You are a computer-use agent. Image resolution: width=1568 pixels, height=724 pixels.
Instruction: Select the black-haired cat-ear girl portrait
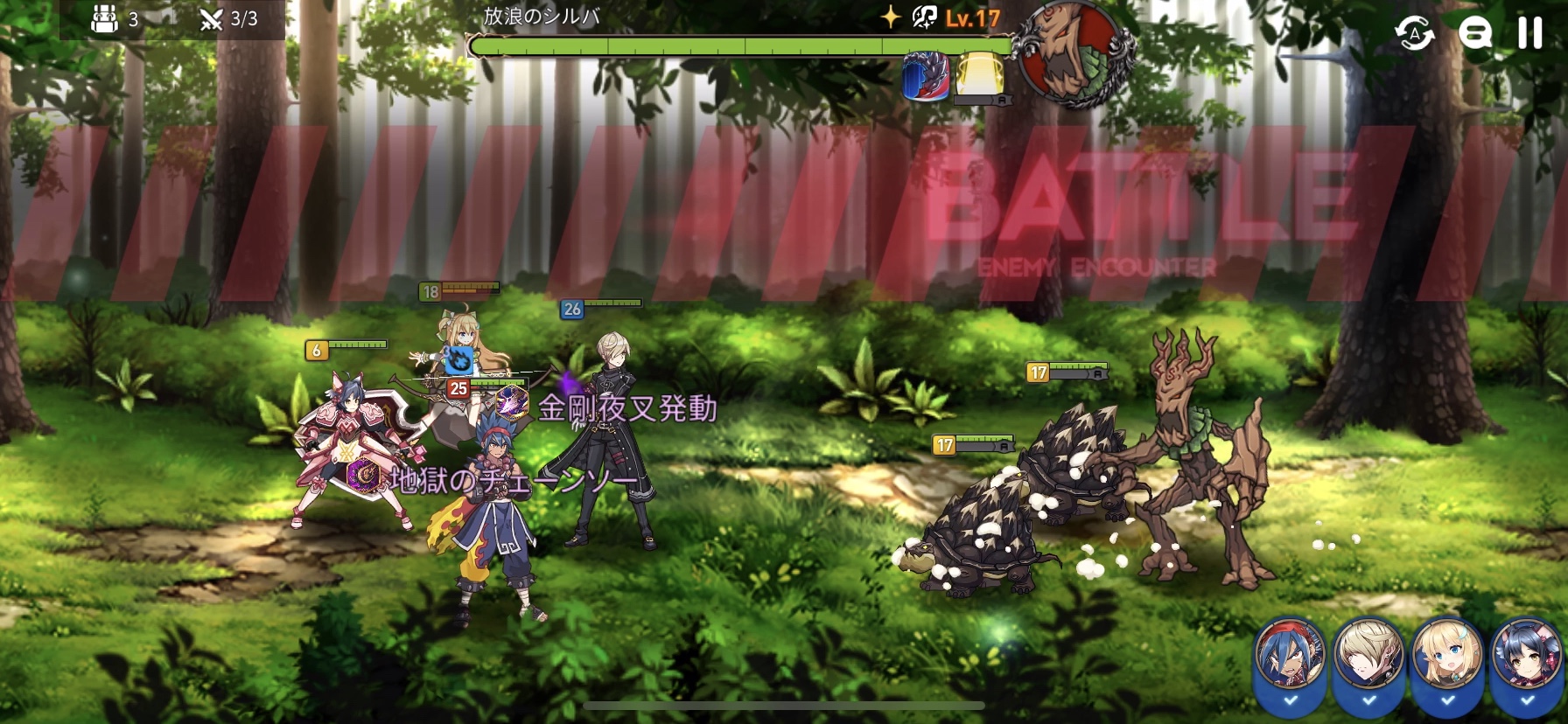tap(1526, 656)
